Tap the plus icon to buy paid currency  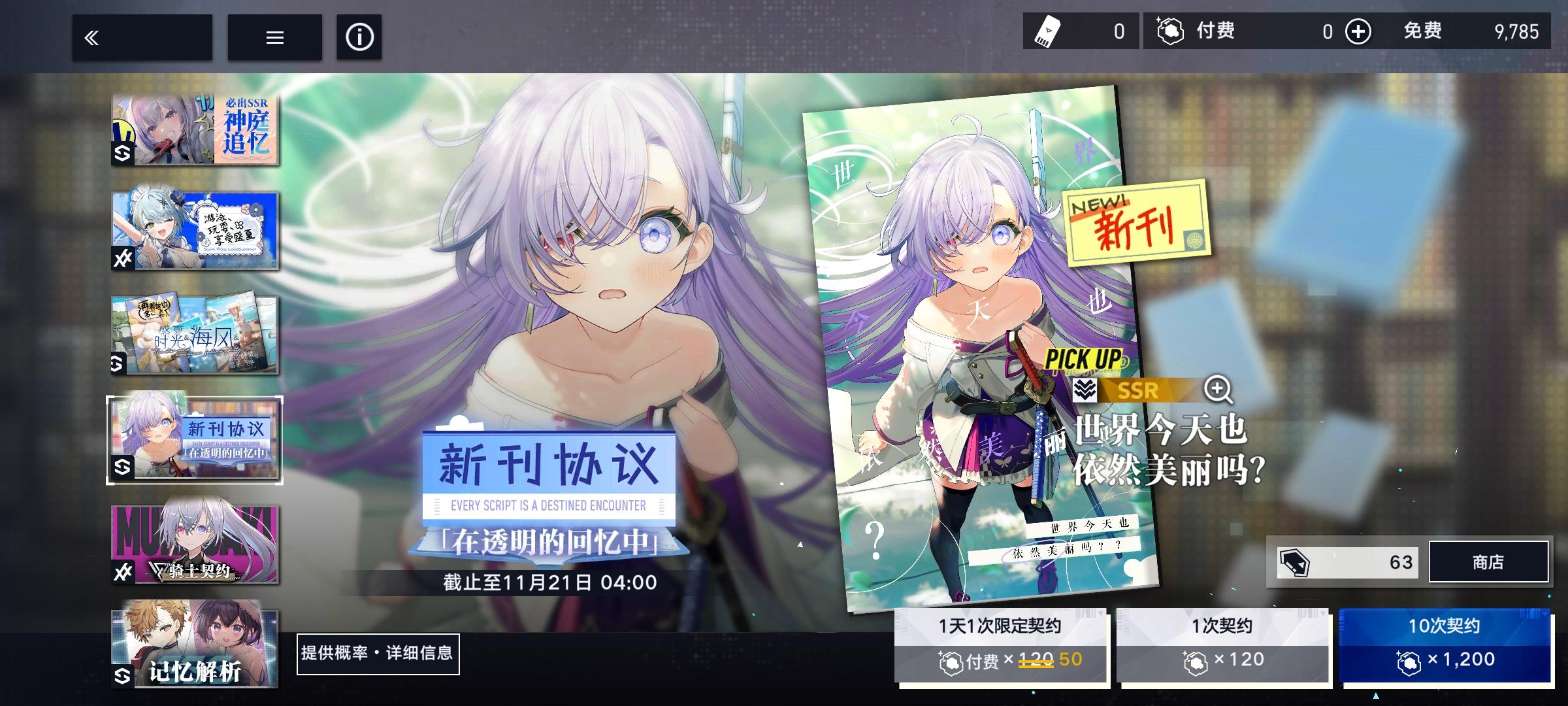point(1357,31)
